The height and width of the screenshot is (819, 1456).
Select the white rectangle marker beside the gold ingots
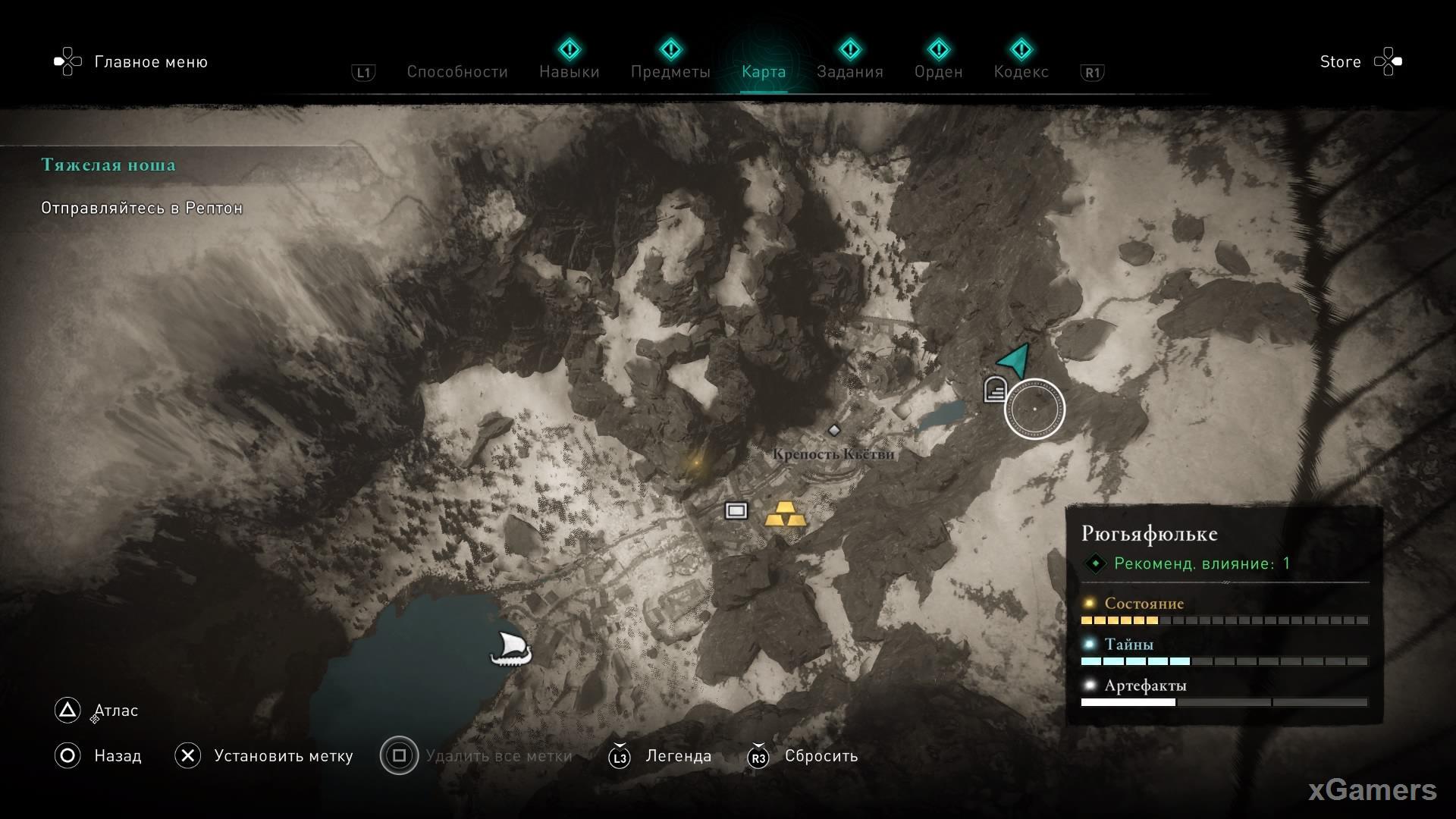(736, 510)
